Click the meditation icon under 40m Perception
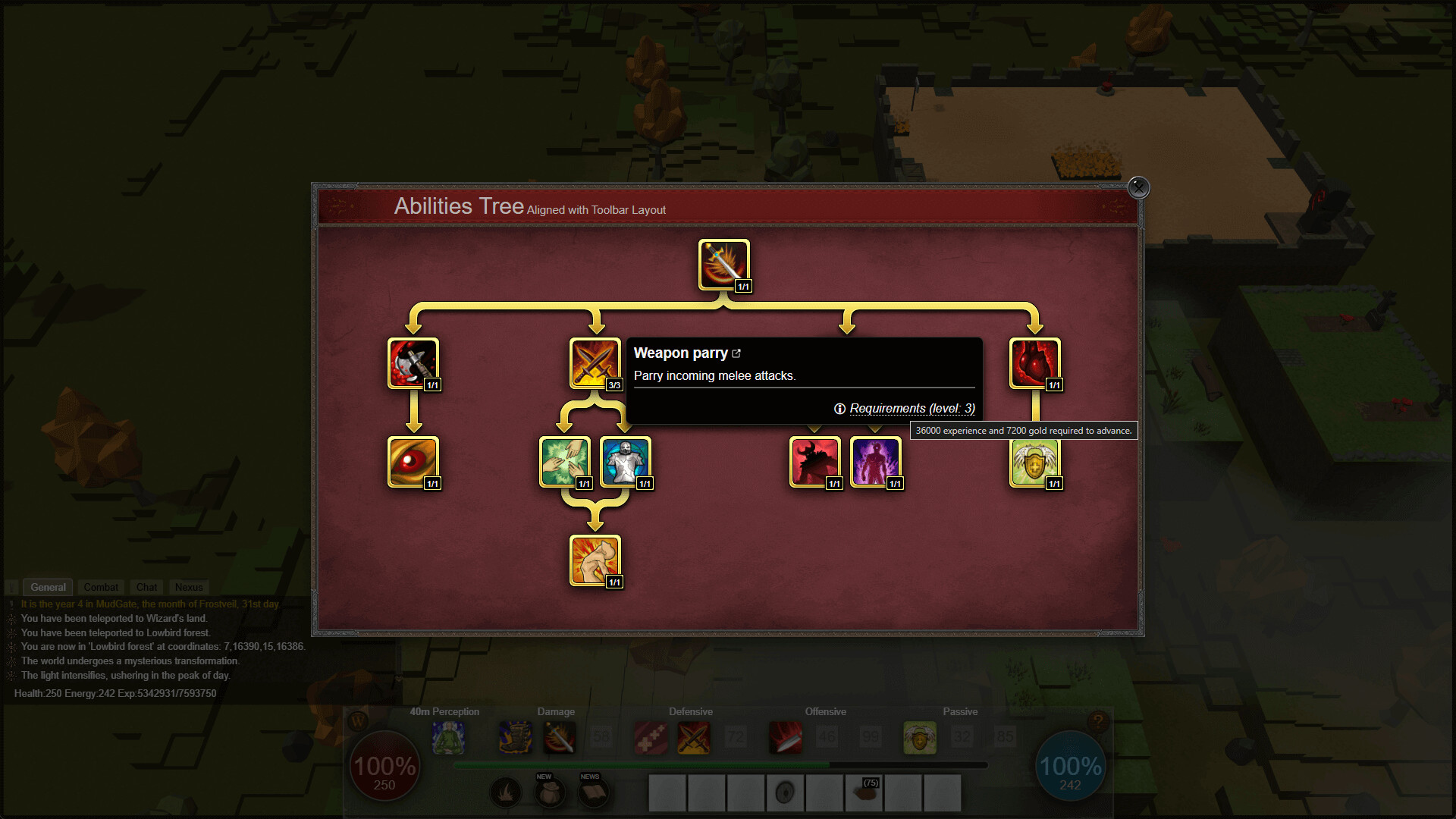 click(x=448, y=737)
